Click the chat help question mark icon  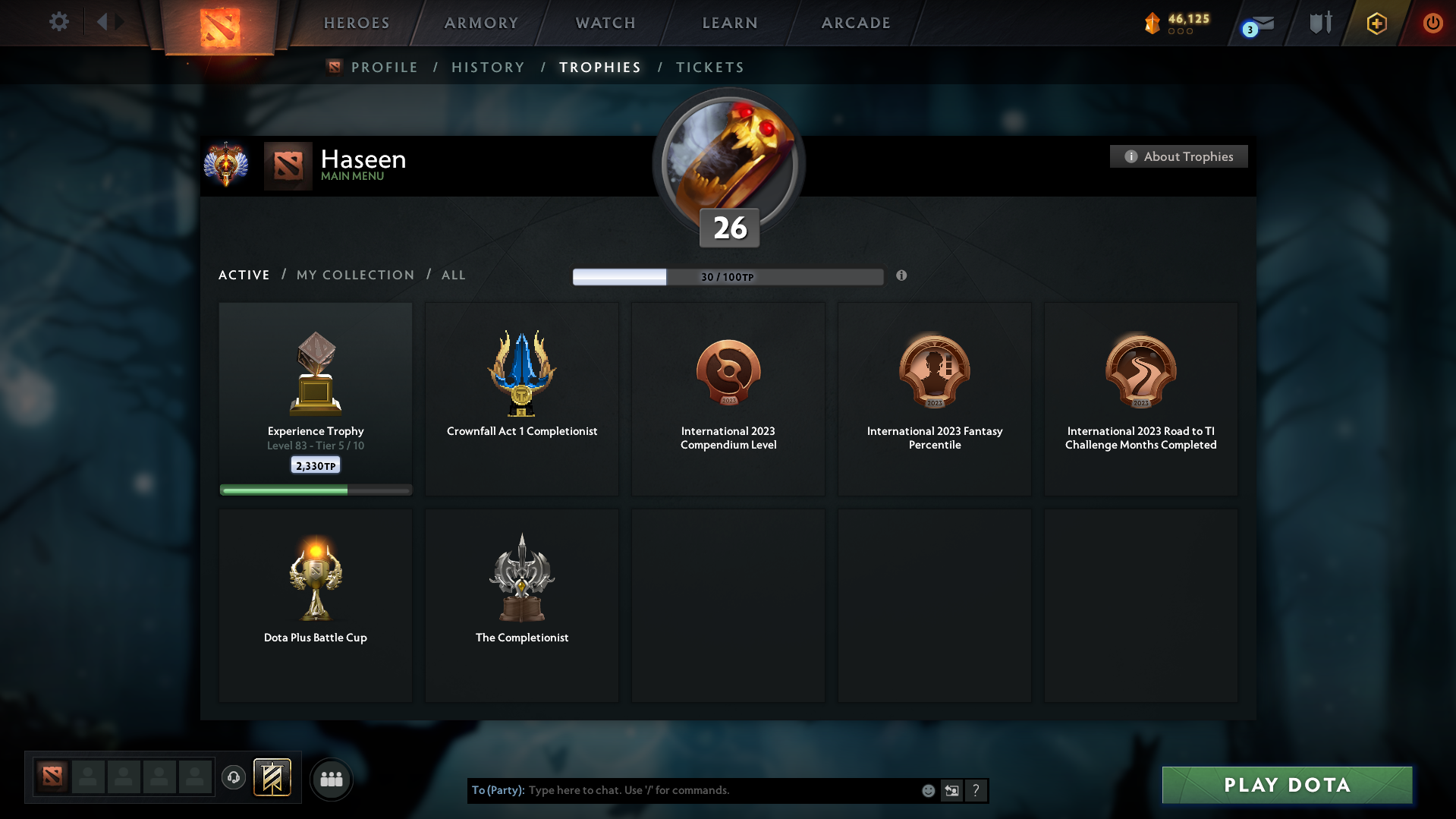click(x=976, y=790)
